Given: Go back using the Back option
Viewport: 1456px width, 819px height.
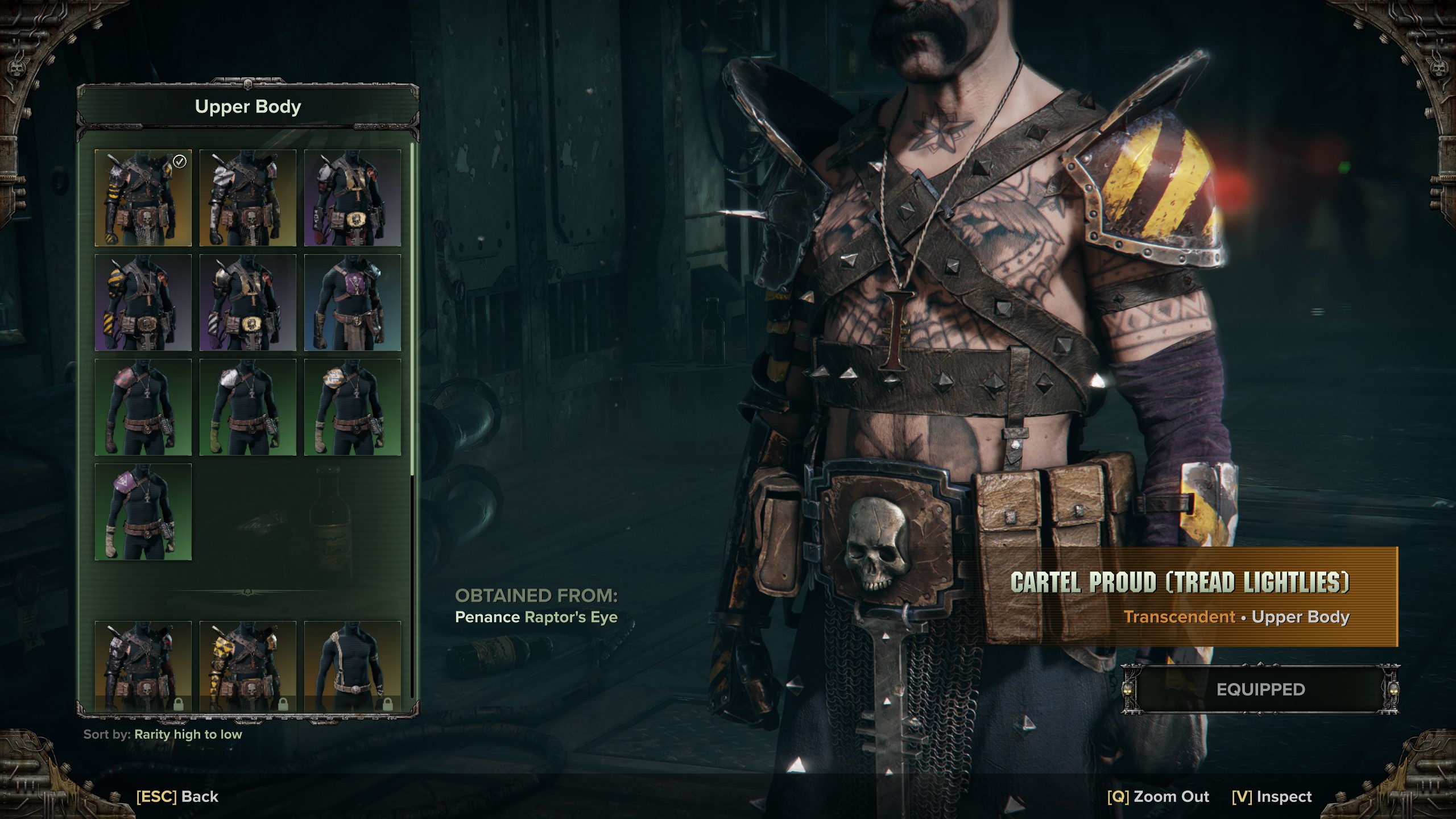Looking at the screenshot, I should [177, 796].
